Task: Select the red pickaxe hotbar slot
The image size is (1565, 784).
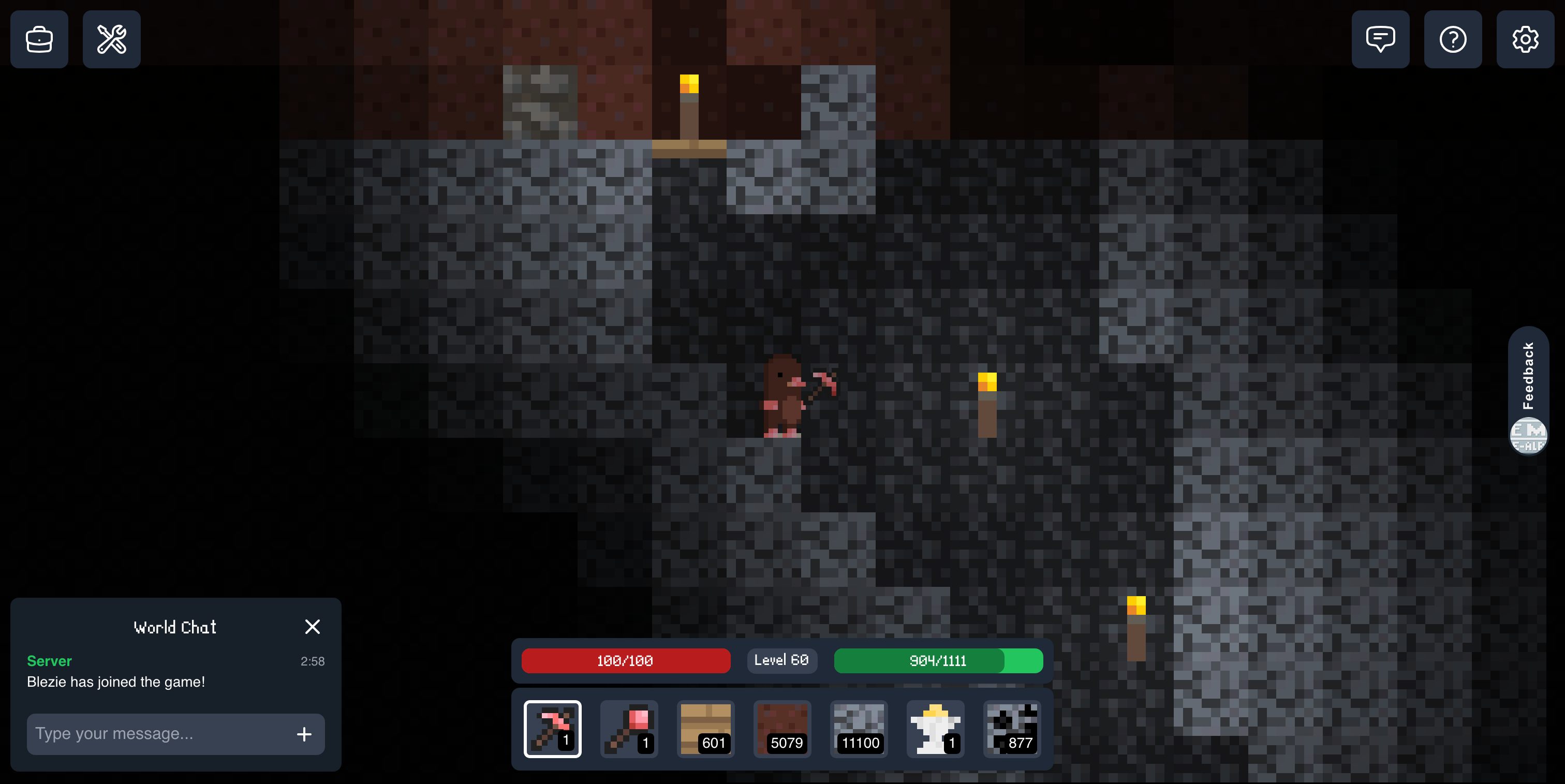Action: 552,729
